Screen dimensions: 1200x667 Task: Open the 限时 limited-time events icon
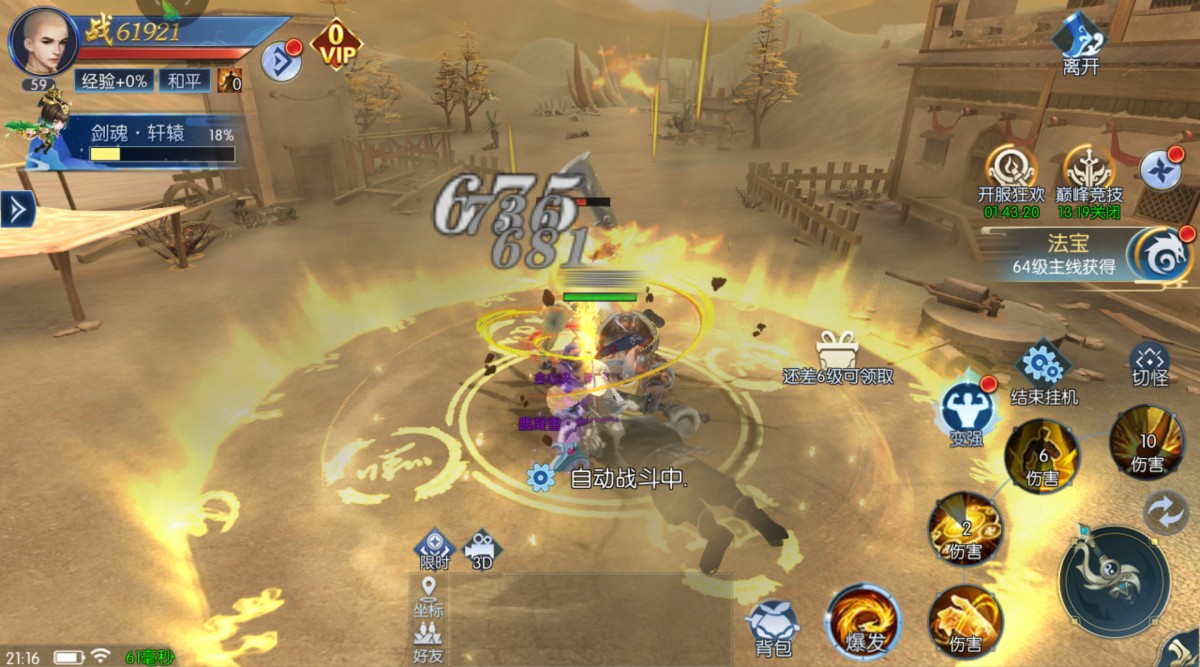click(x=434, y=549)
